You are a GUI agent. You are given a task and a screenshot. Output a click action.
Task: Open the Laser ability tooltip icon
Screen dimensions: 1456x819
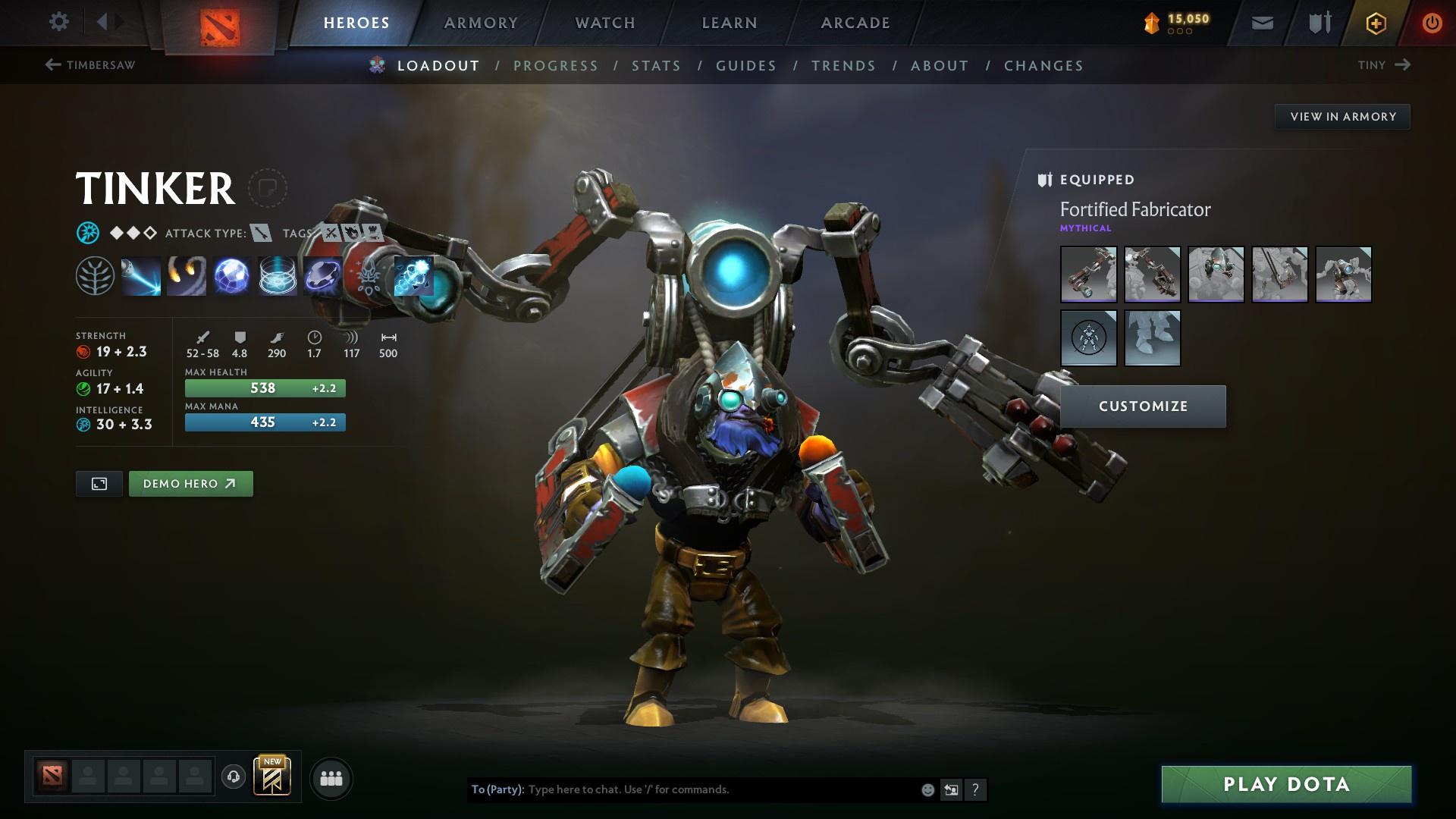140,276
